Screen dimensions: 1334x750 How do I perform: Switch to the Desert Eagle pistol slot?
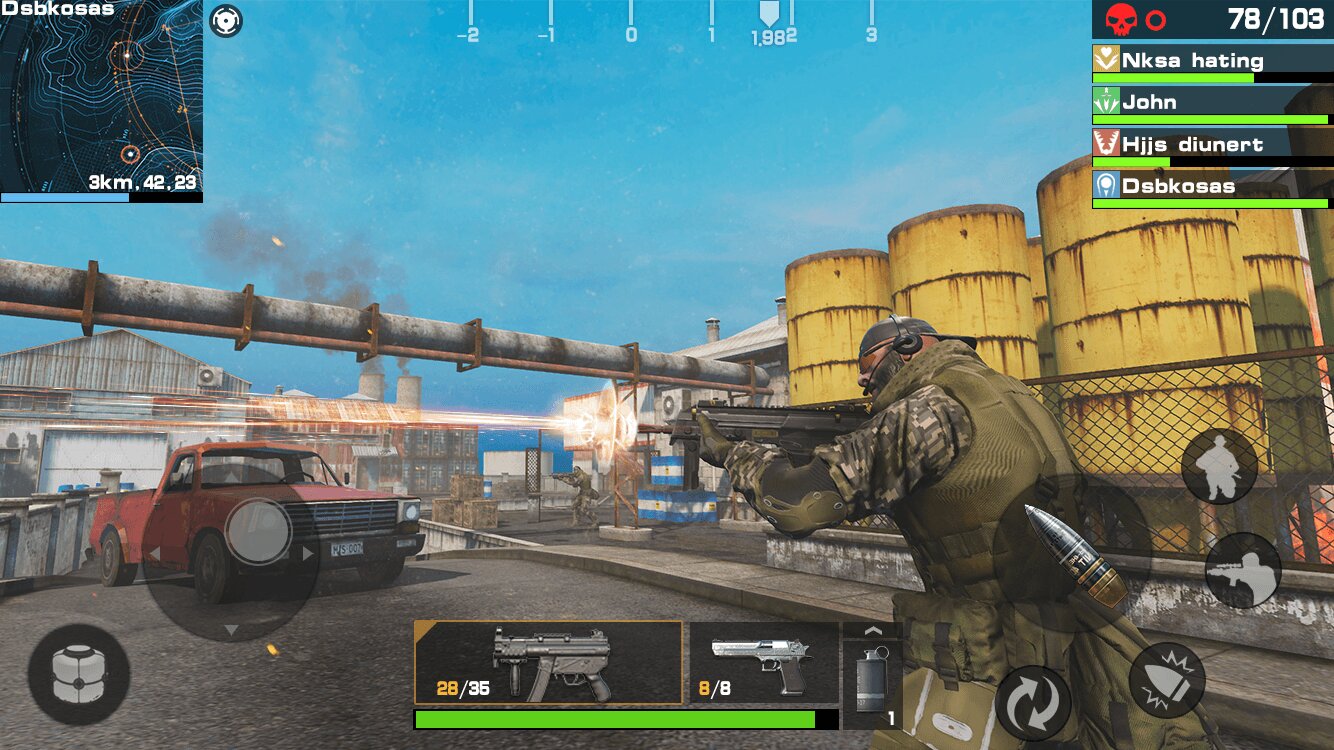pos(764,662)
